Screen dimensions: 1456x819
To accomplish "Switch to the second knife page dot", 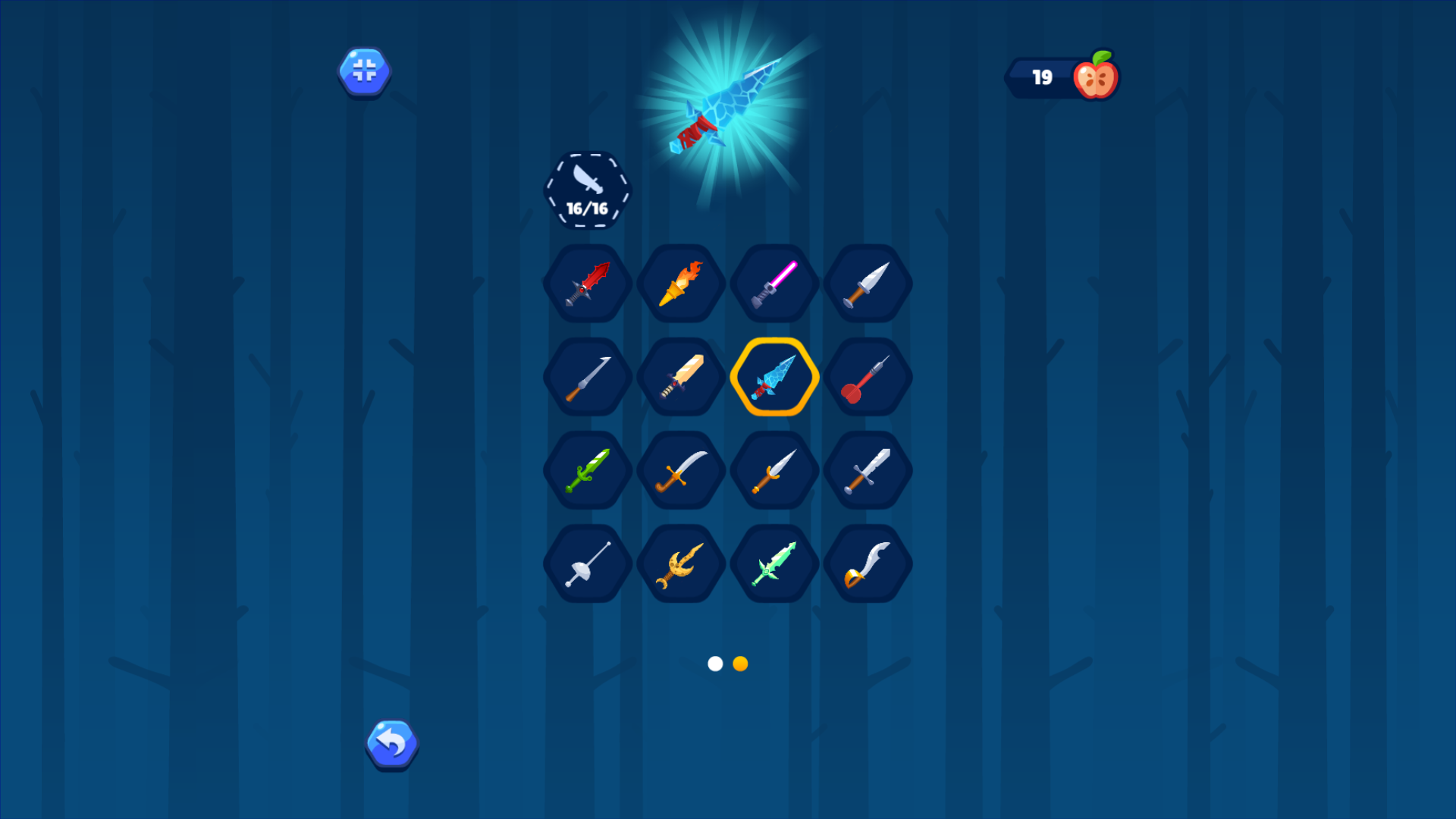I will coord(739,664).
